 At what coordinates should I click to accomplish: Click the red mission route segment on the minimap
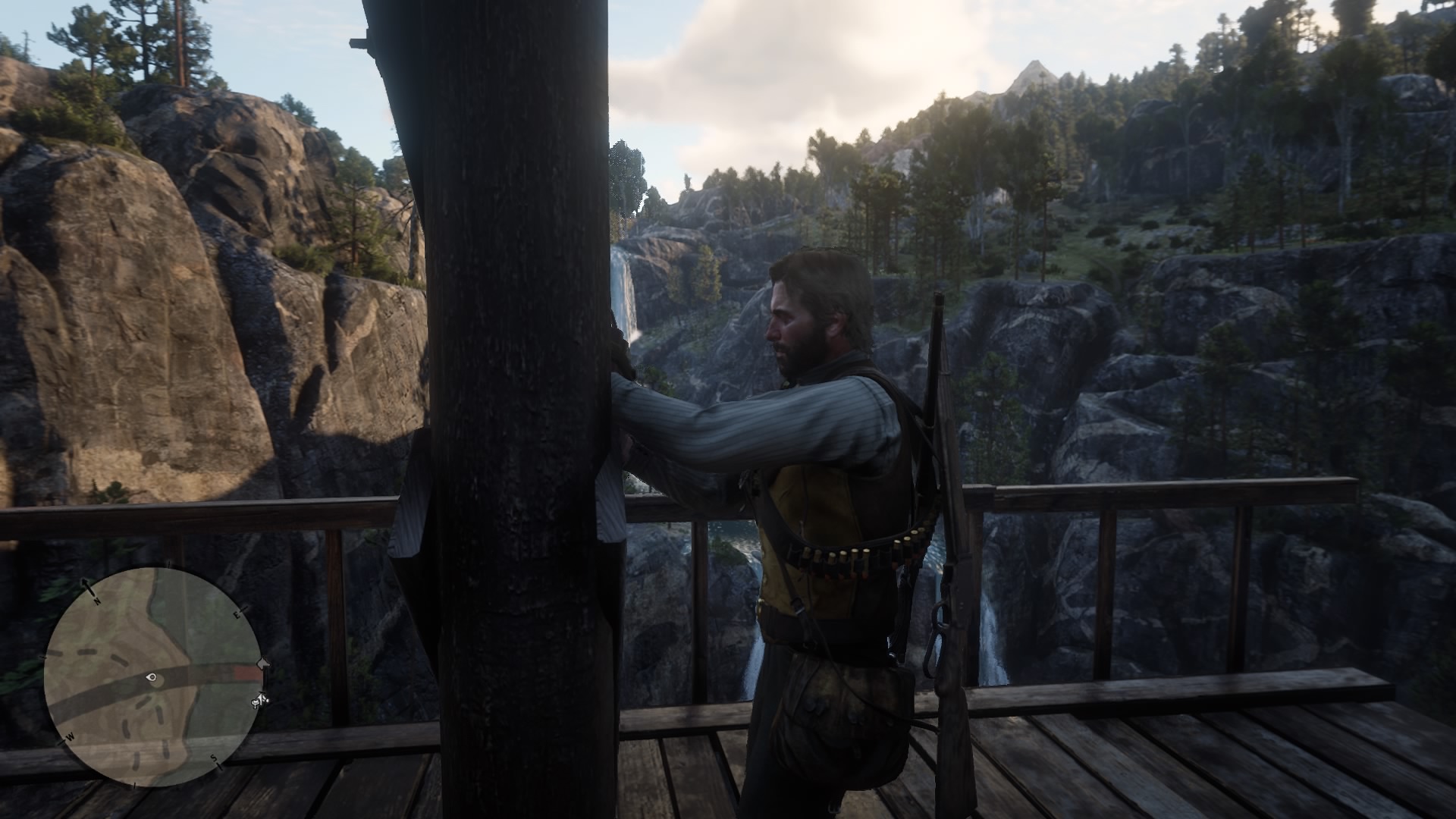[x=246, y=672]
